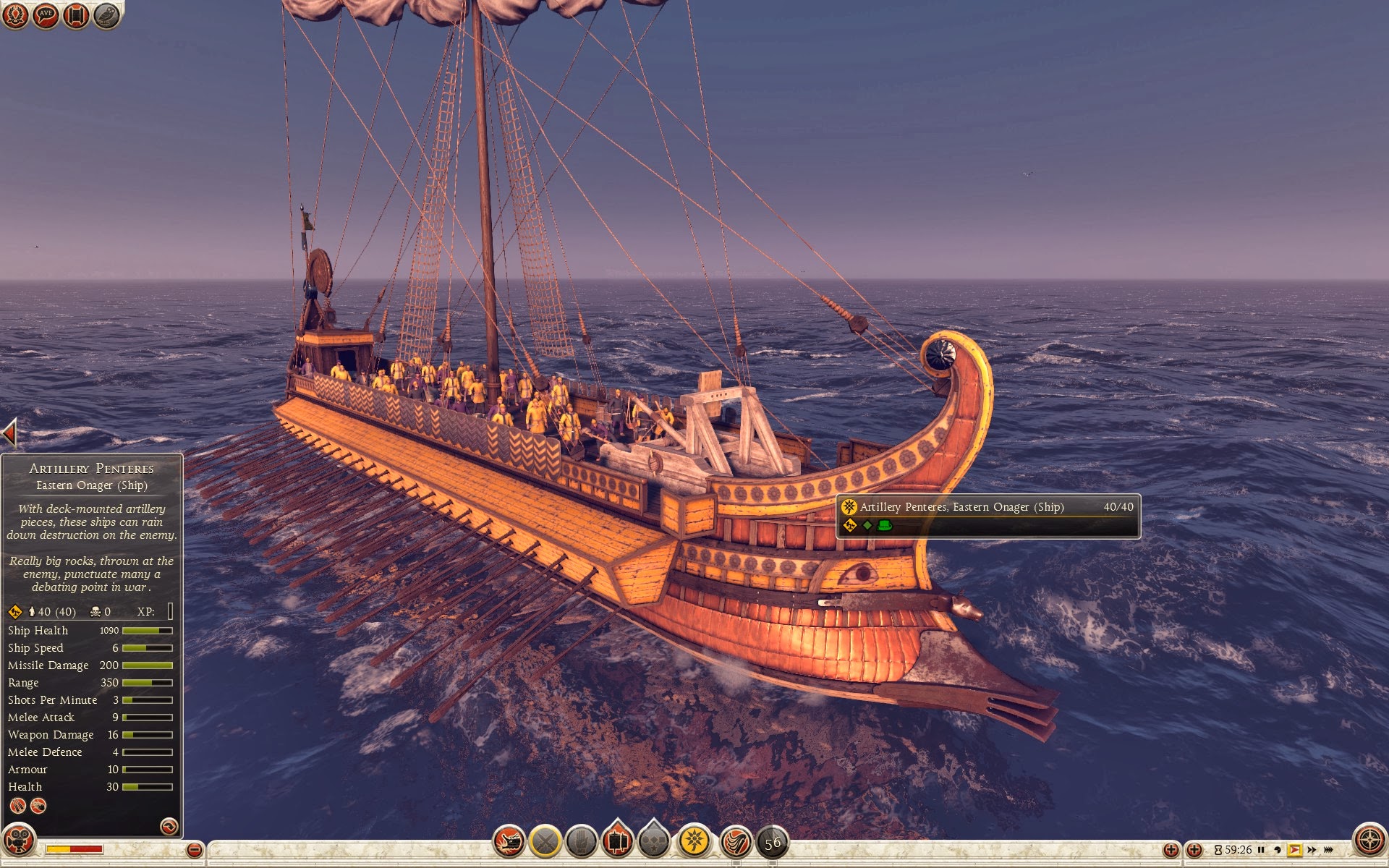This screenshot has height=868, width=1389.
Task: Open the banners group button
Action: (x=617, y=841)
